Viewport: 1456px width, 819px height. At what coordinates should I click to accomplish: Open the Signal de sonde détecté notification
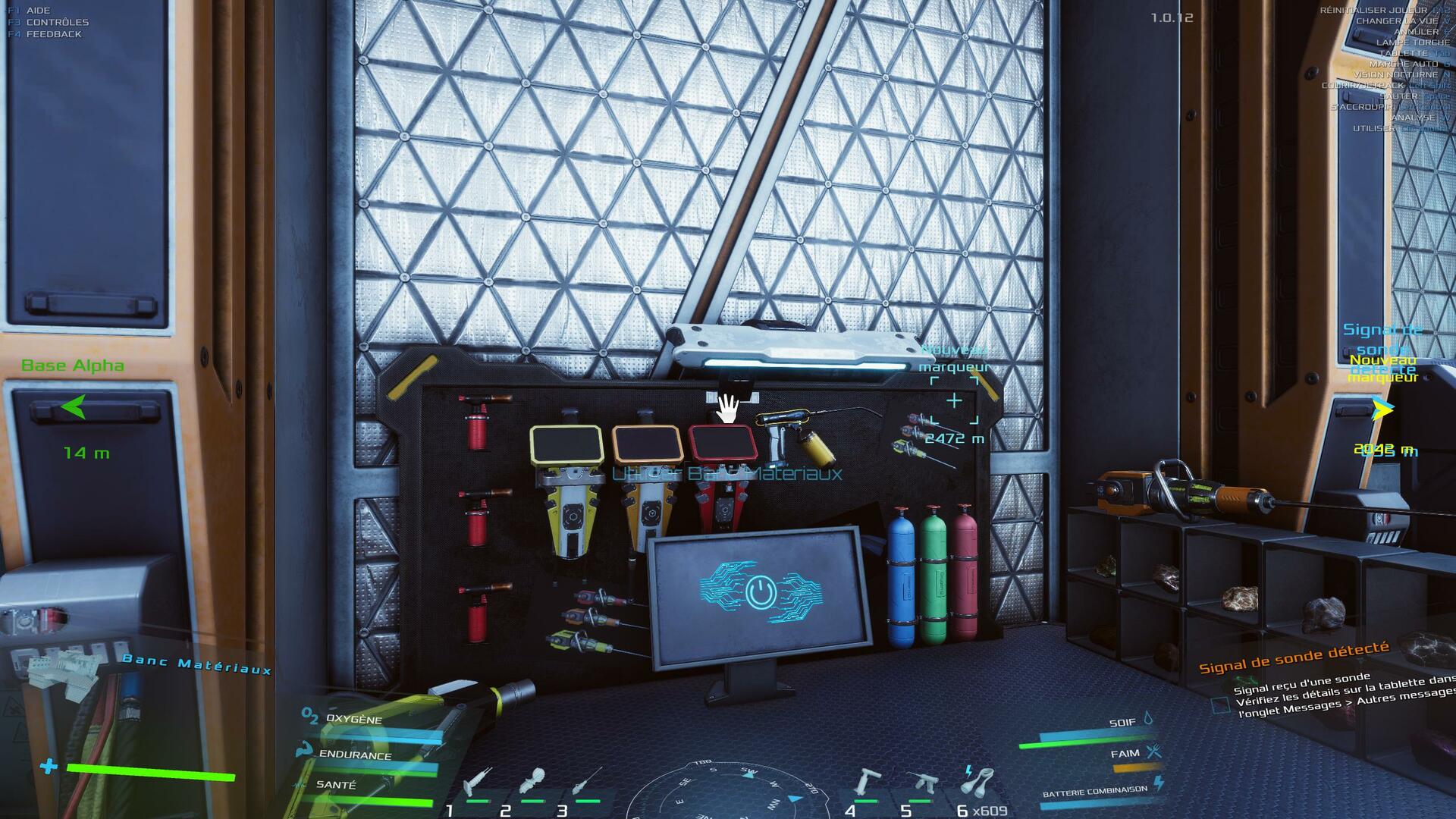coord(1294,657)
